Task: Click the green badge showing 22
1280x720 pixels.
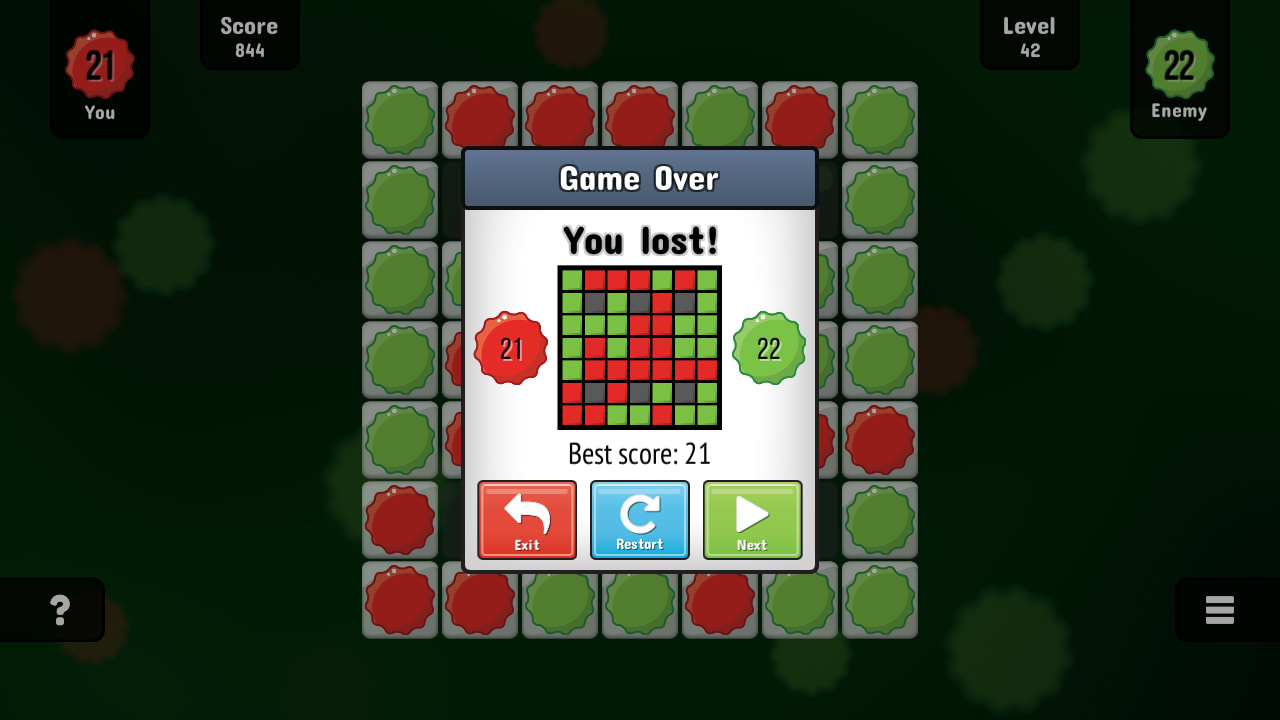Action: point(768,348)
